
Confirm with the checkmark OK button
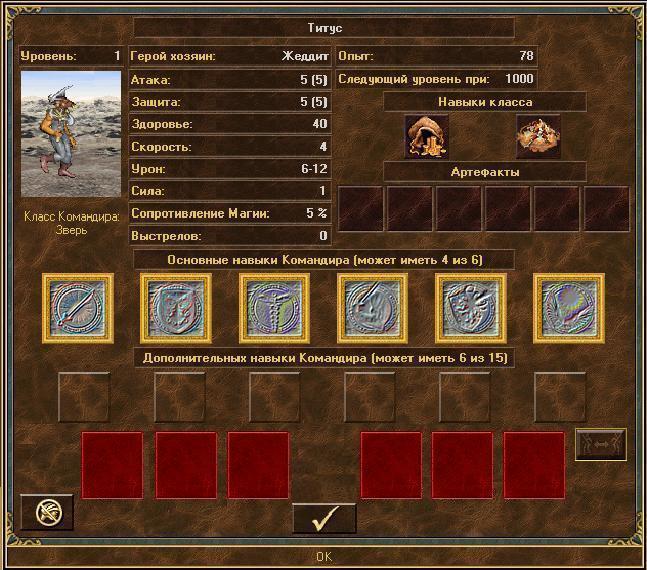point(324,520)
